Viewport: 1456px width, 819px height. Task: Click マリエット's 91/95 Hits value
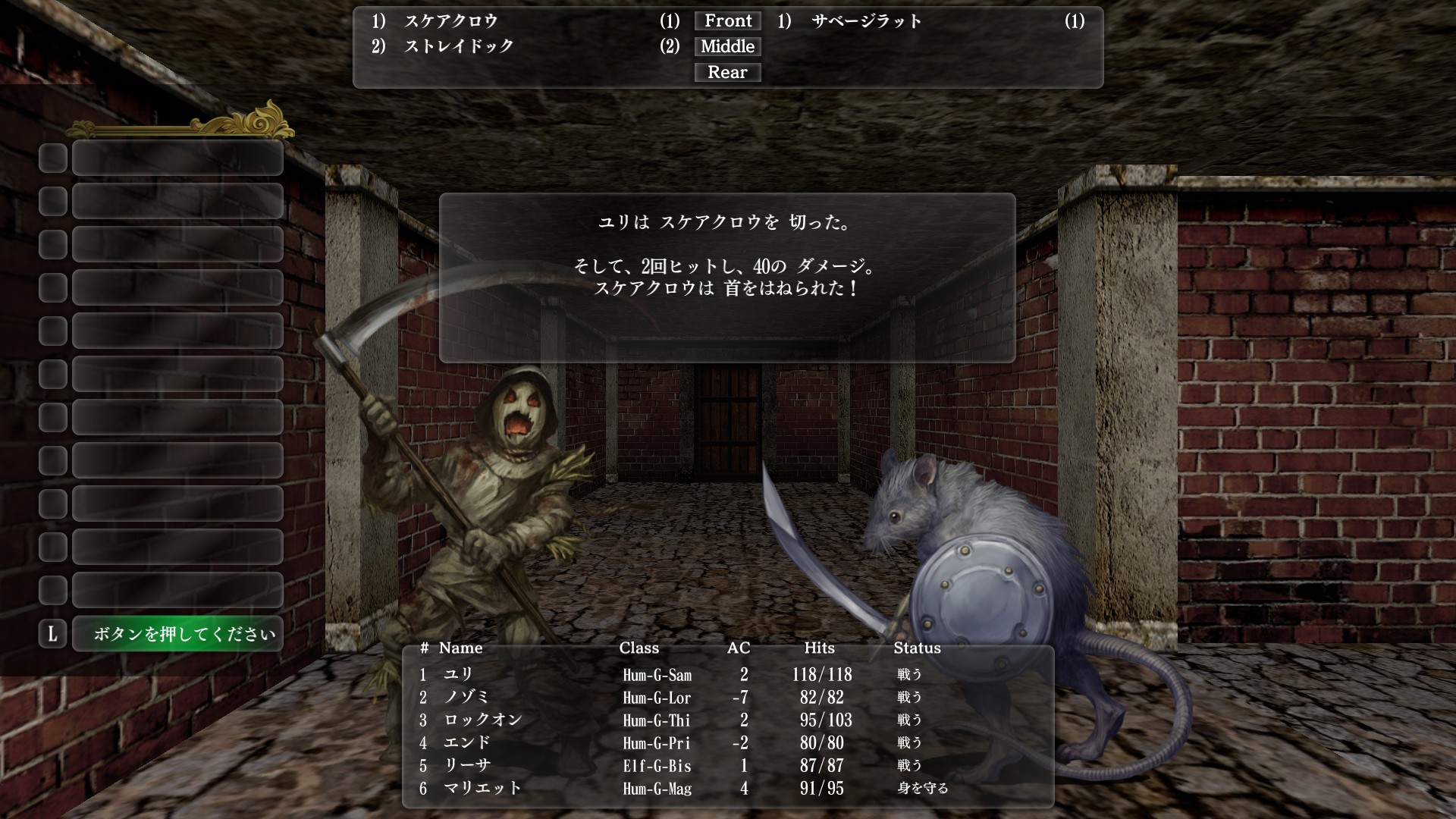823,788
